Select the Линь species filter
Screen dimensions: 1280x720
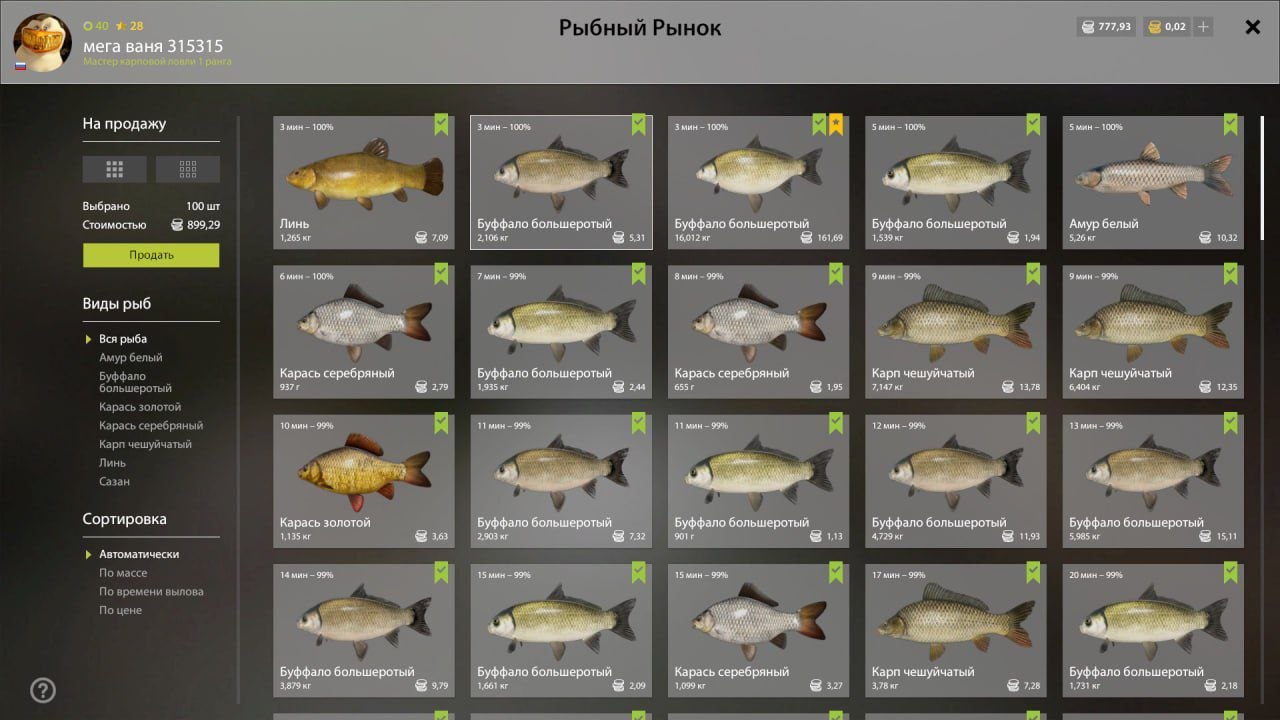(x=112, y=463)
